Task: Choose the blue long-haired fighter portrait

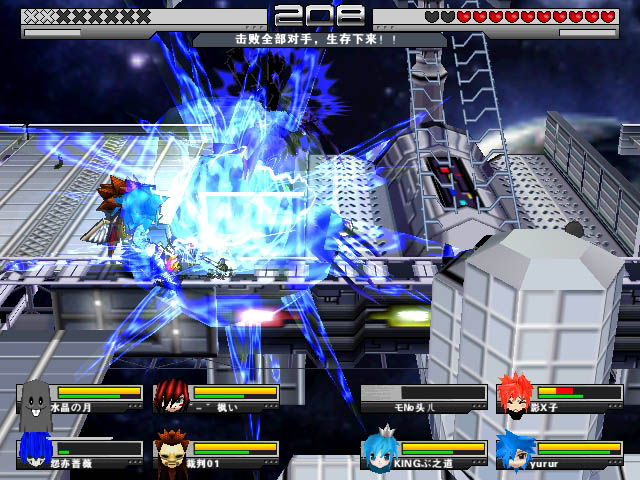Action: pos(36,451)
